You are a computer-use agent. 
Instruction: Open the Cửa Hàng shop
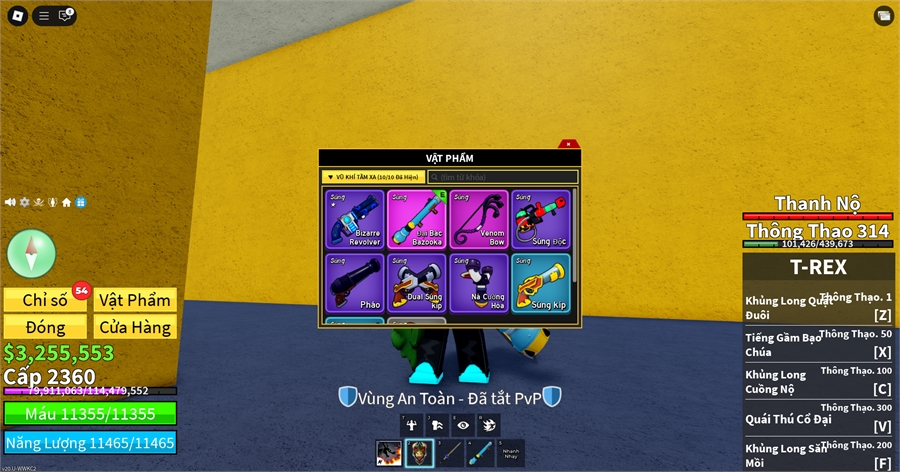coord(136,327)
